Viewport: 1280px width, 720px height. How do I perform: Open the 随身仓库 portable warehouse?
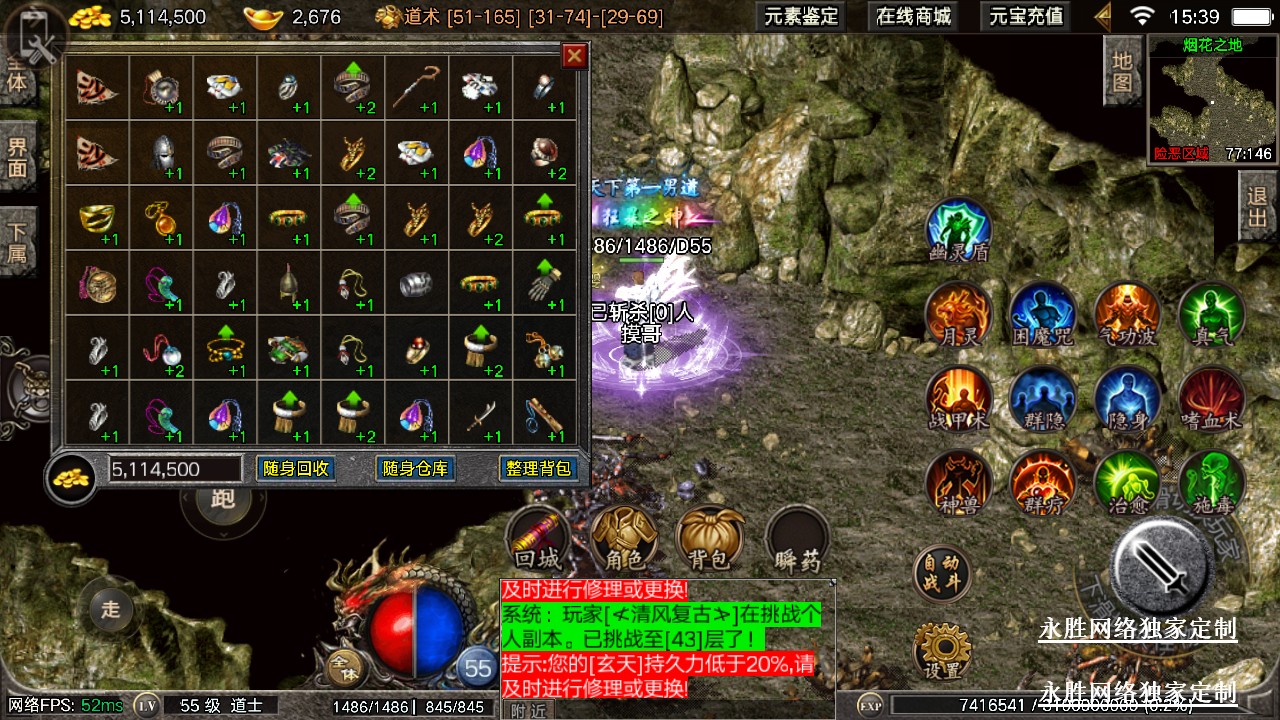click(x=415, y=469)
